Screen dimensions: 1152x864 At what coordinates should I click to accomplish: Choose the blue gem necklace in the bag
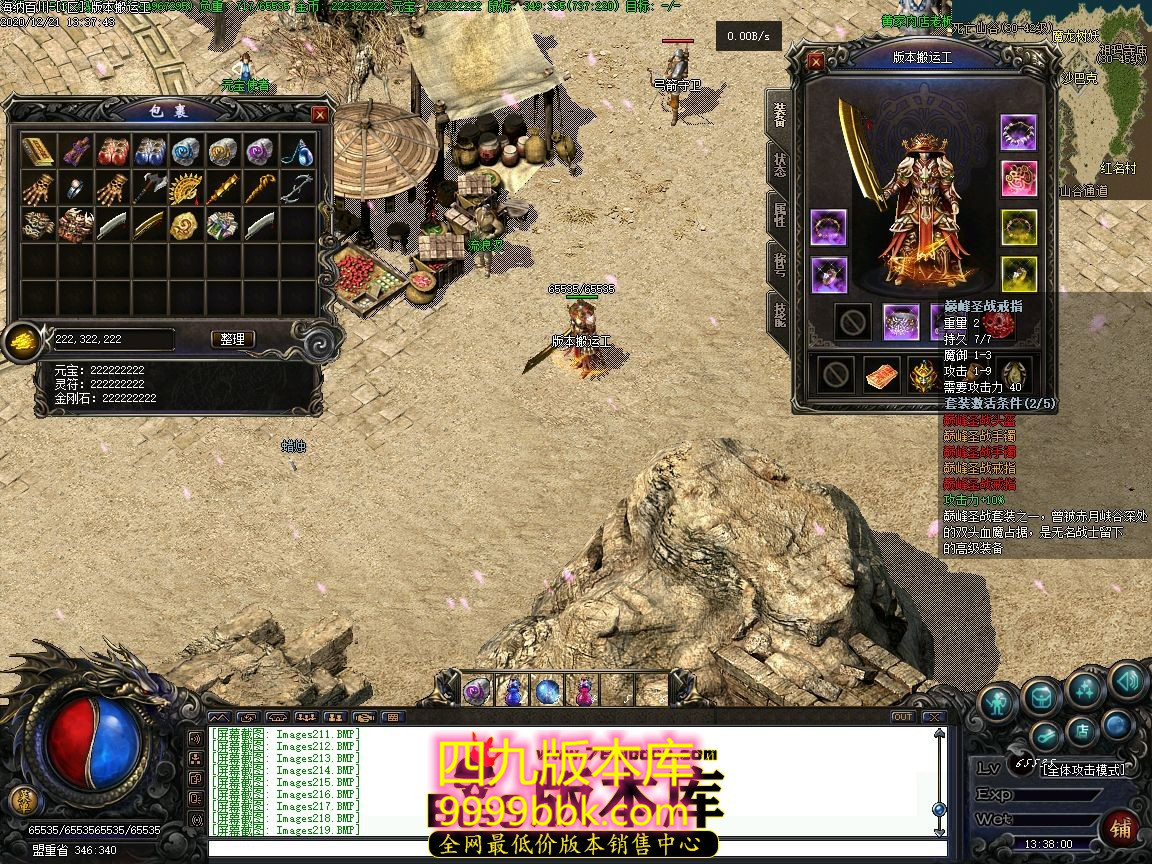click(x=297, y=152)
